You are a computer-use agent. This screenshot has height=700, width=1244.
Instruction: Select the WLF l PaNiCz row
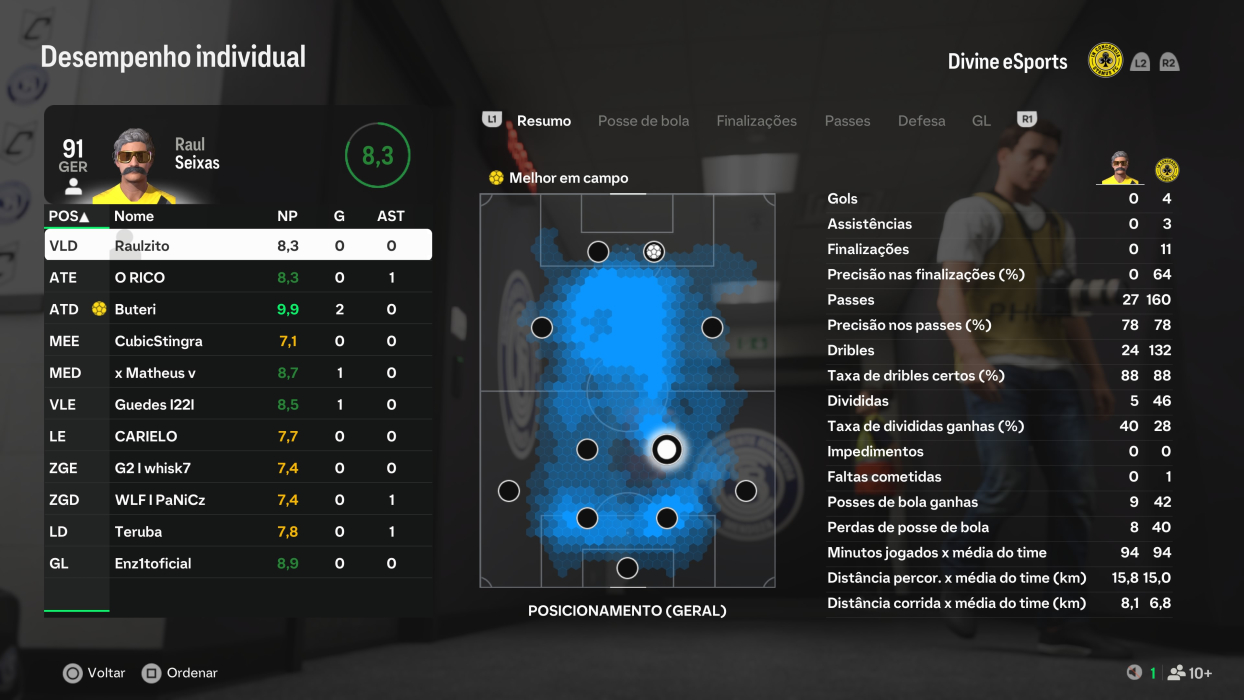pos(238,500)
